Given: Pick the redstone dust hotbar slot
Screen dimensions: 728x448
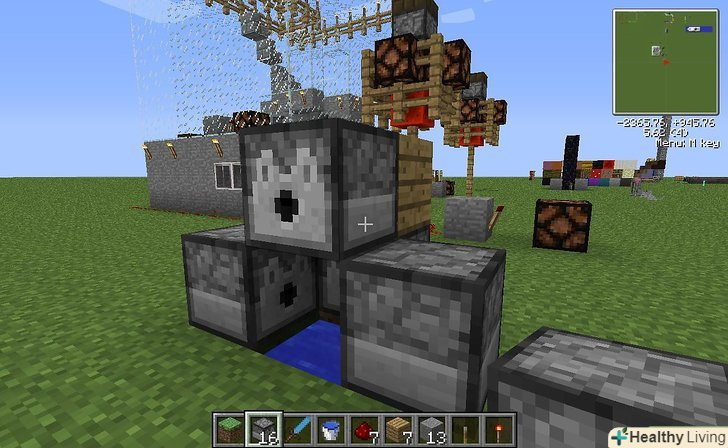Looking at the screenshot, I should pyautogui.click(x=364, y=430).
